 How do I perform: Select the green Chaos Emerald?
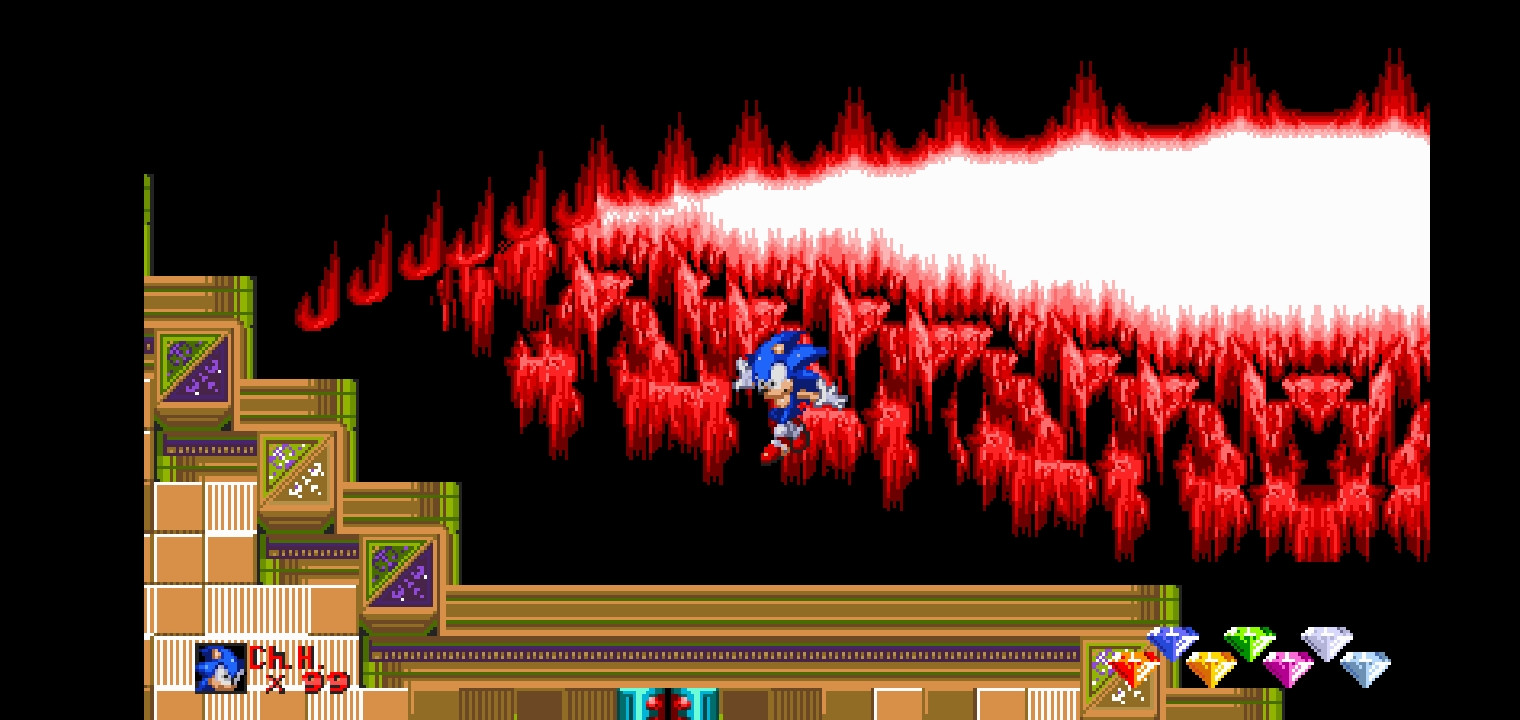[x=1248, y=643]
